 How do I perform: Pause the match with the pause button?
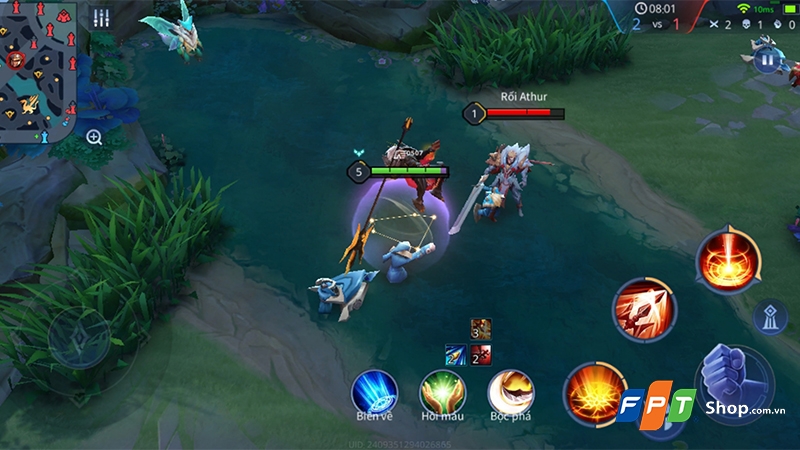click(x=767, y=60)
